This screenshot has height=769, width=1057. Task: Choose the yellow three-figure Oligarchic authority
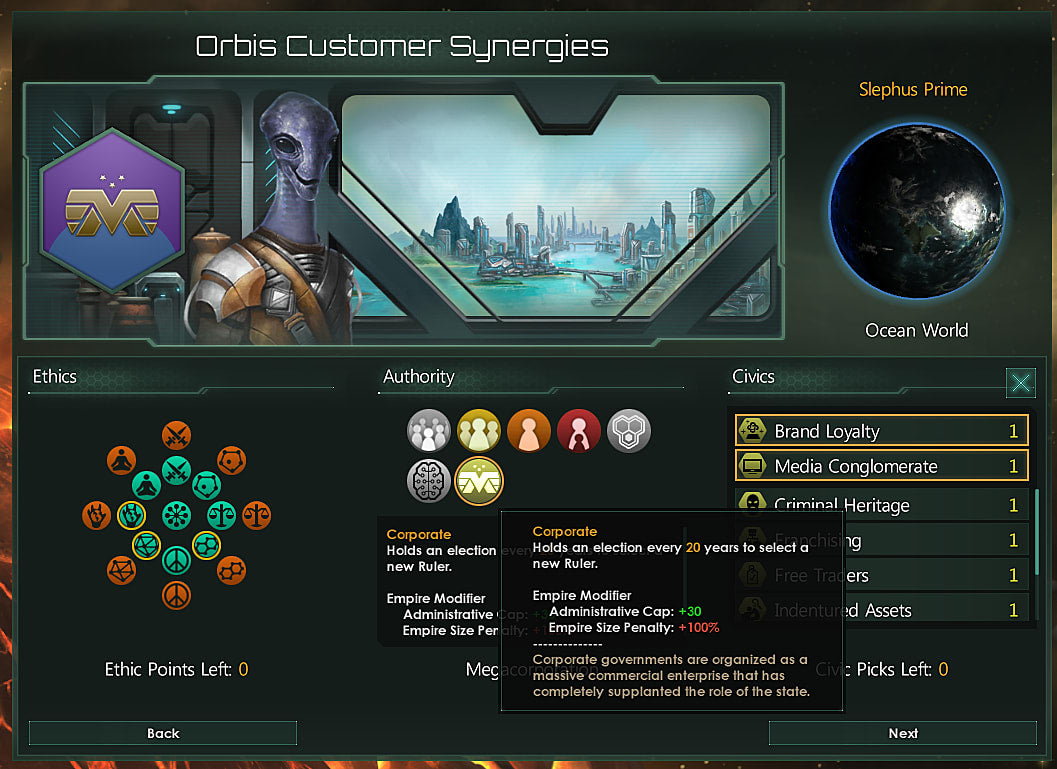coord(478,431)
